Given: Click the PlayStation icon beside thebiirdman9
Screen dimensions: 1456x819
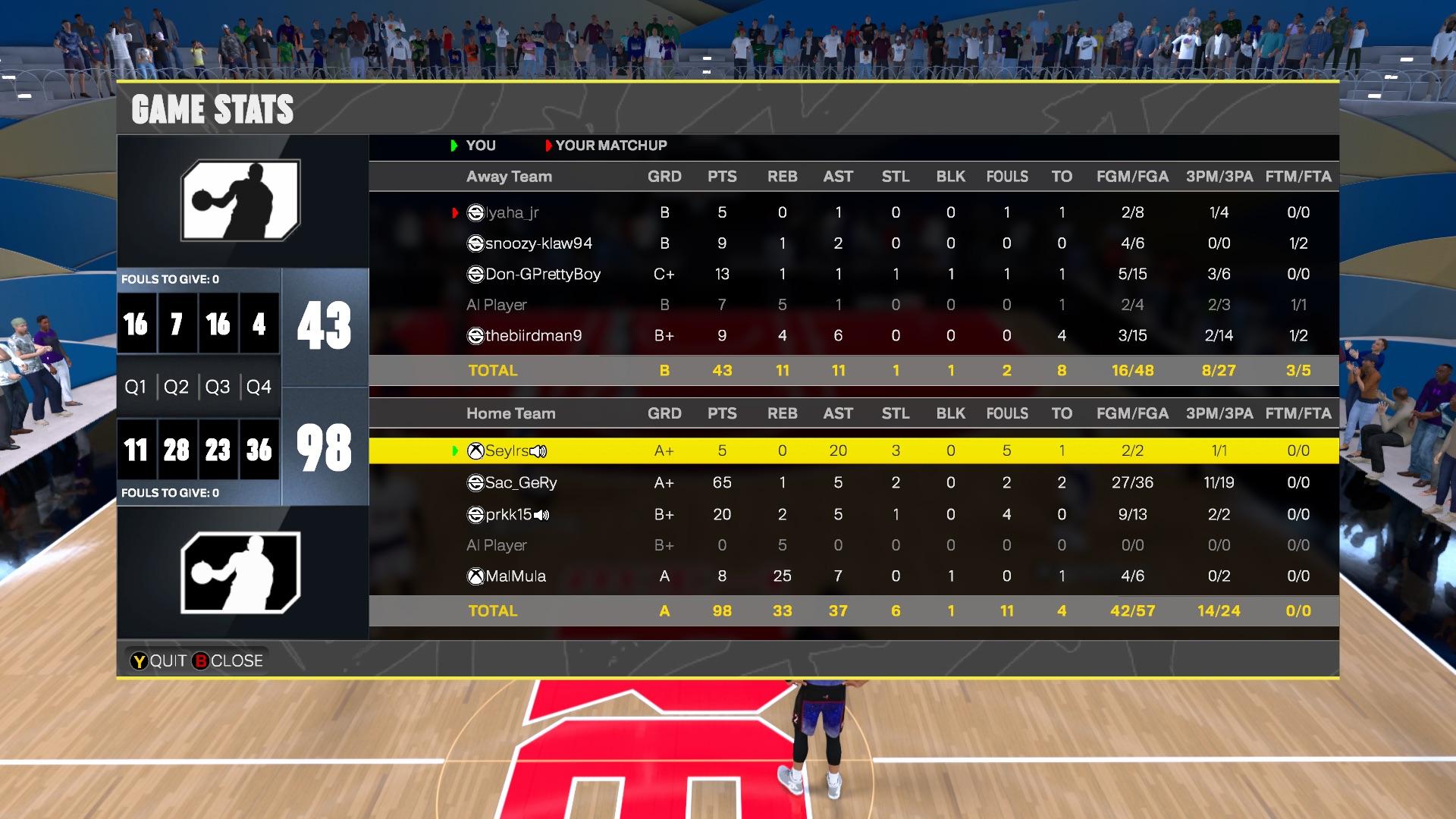Looking at the screenshot, I should pyautogui.click(x=475, y=335).
